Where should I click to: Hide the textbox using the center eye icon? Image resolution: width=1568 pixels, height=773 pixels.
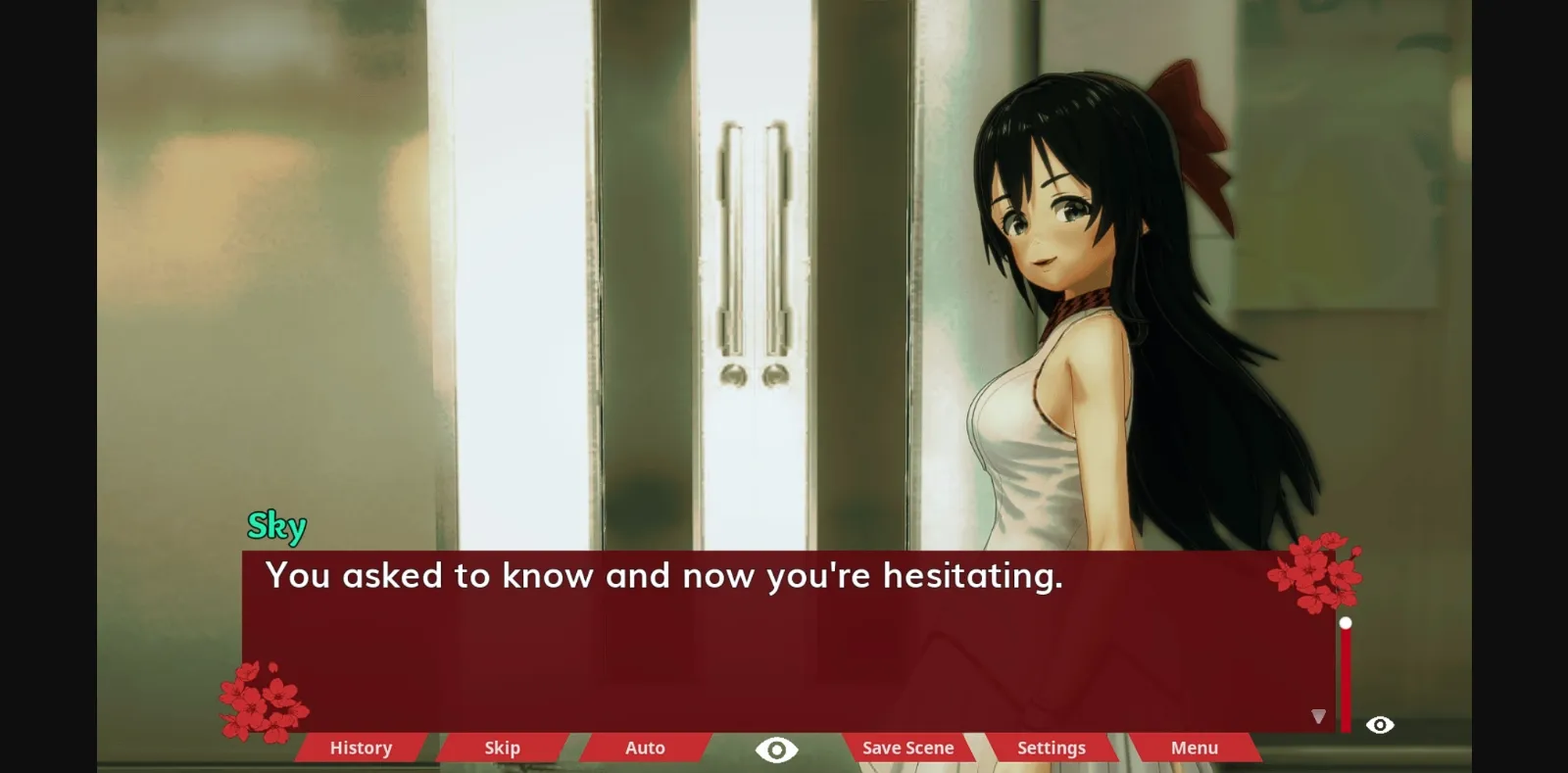click(x=776, y=748)
